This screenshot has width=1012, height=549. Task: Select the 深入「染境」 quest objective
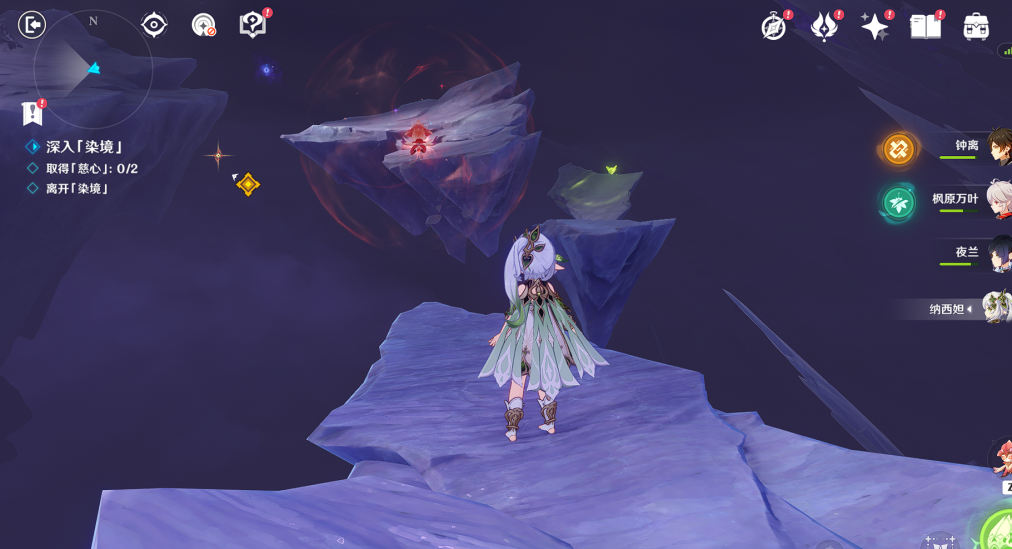[x=84, y=147]
